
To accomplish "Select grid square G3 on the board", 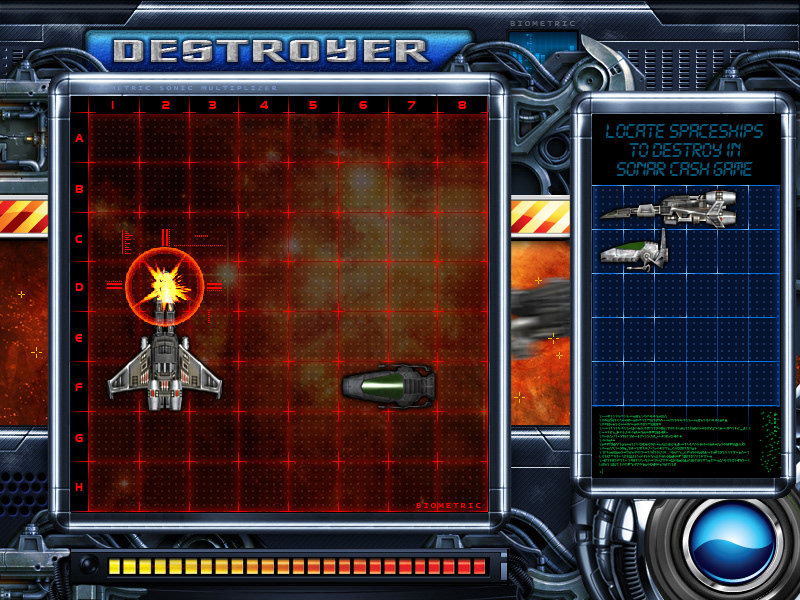I will point(213,437).
